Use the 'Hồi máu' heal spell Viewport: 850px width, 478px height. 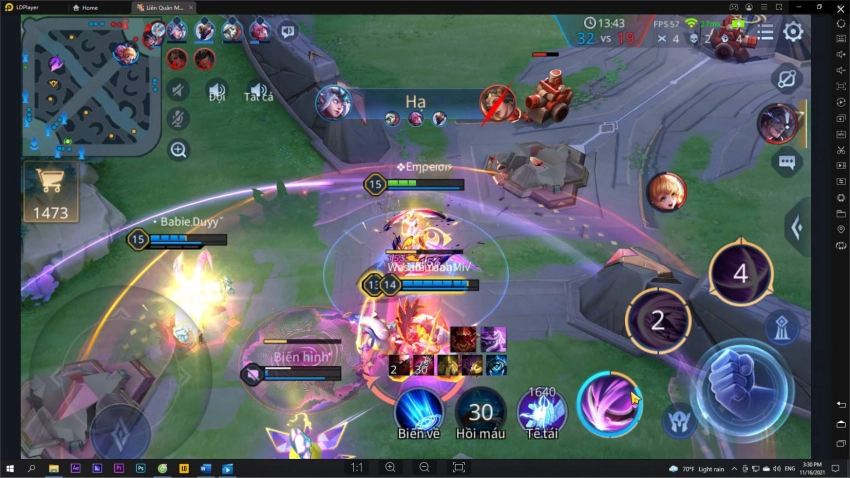coord(481,412)
